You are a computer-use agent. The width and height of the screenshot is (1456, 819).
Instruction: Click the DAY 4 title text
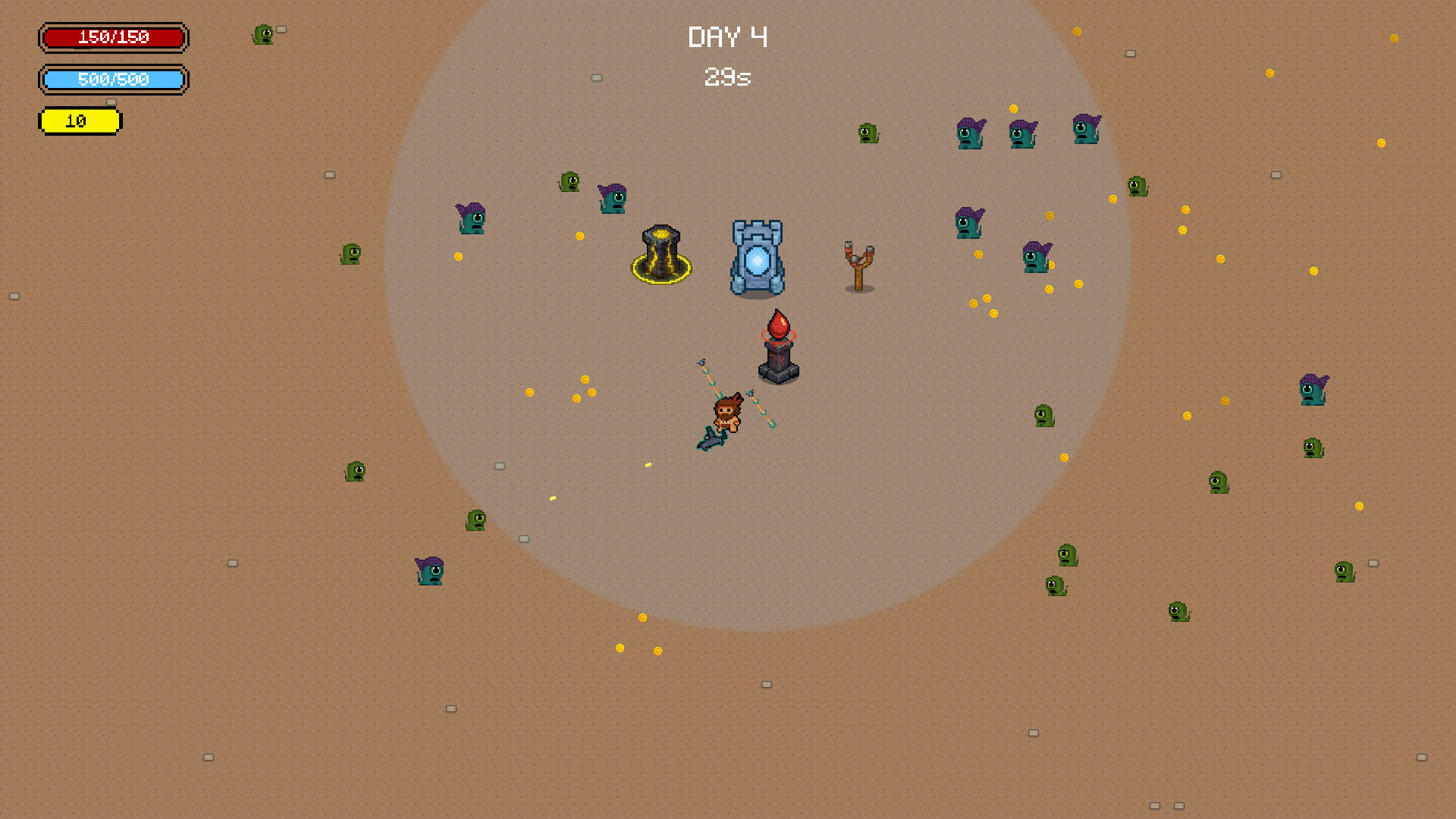727,37
